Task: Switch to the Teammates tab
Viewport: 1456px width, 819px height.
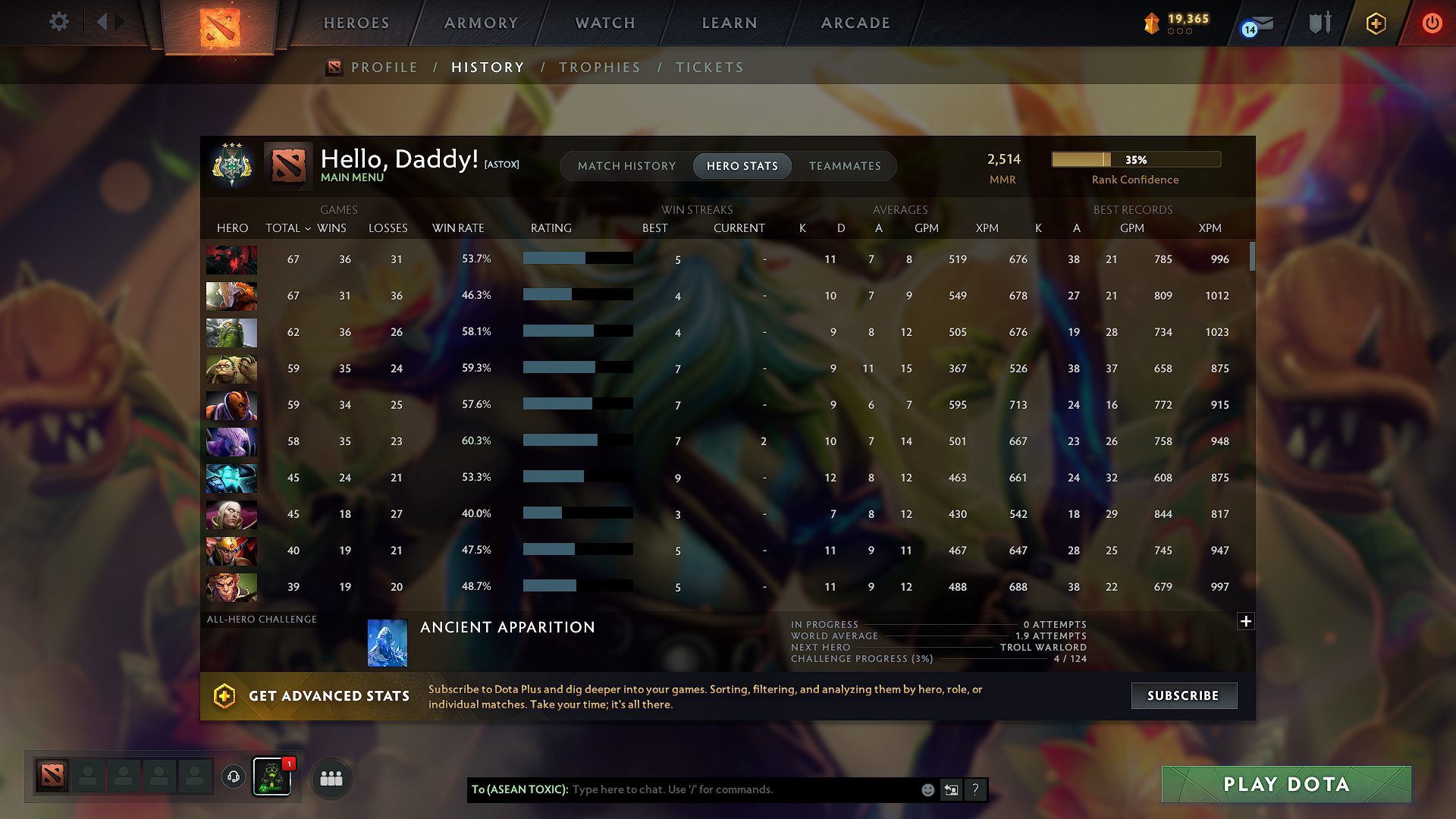Action: point(845,165)
